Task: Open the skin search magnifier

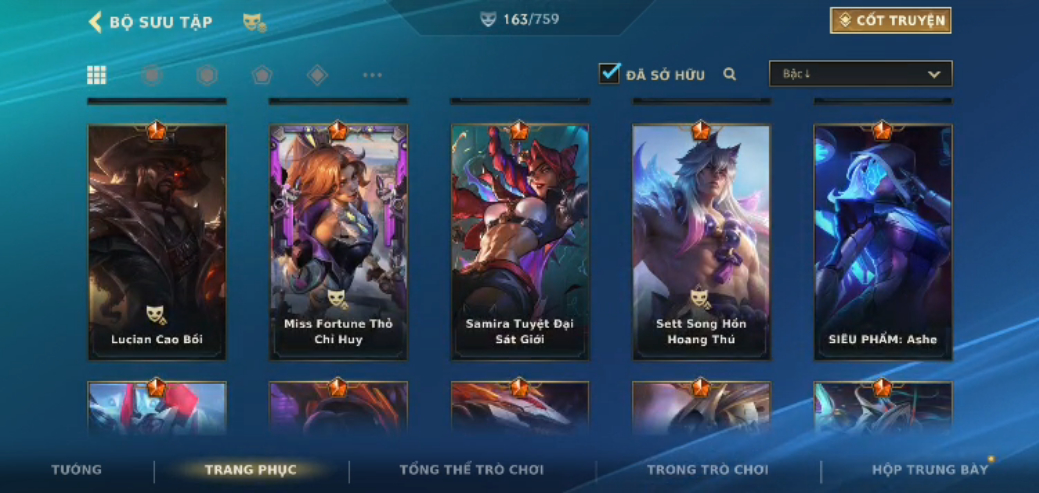Action: point(730,74)
